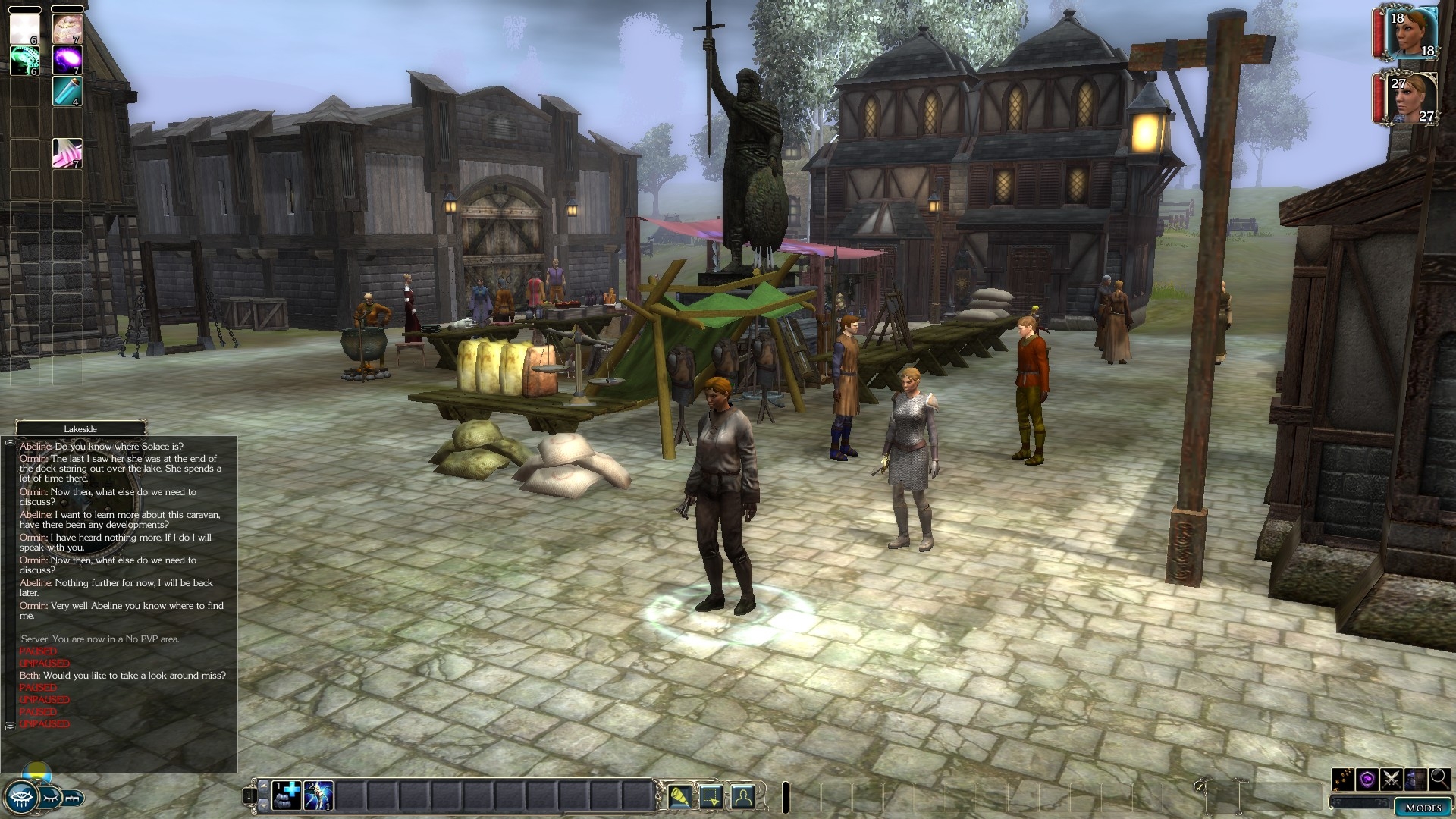
Task: Toggle the purple shield defensive mode
Action: tap(1367, 779)
